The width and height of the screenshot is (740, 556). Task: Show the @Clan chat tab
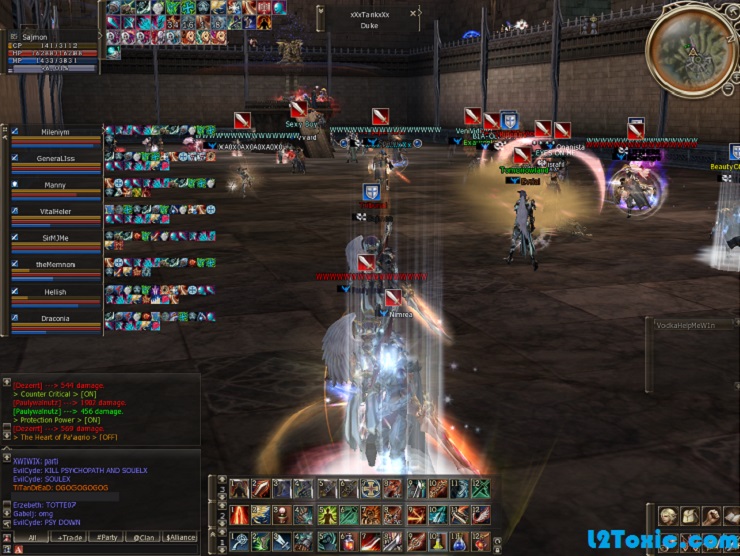click(x=143, y=537)
